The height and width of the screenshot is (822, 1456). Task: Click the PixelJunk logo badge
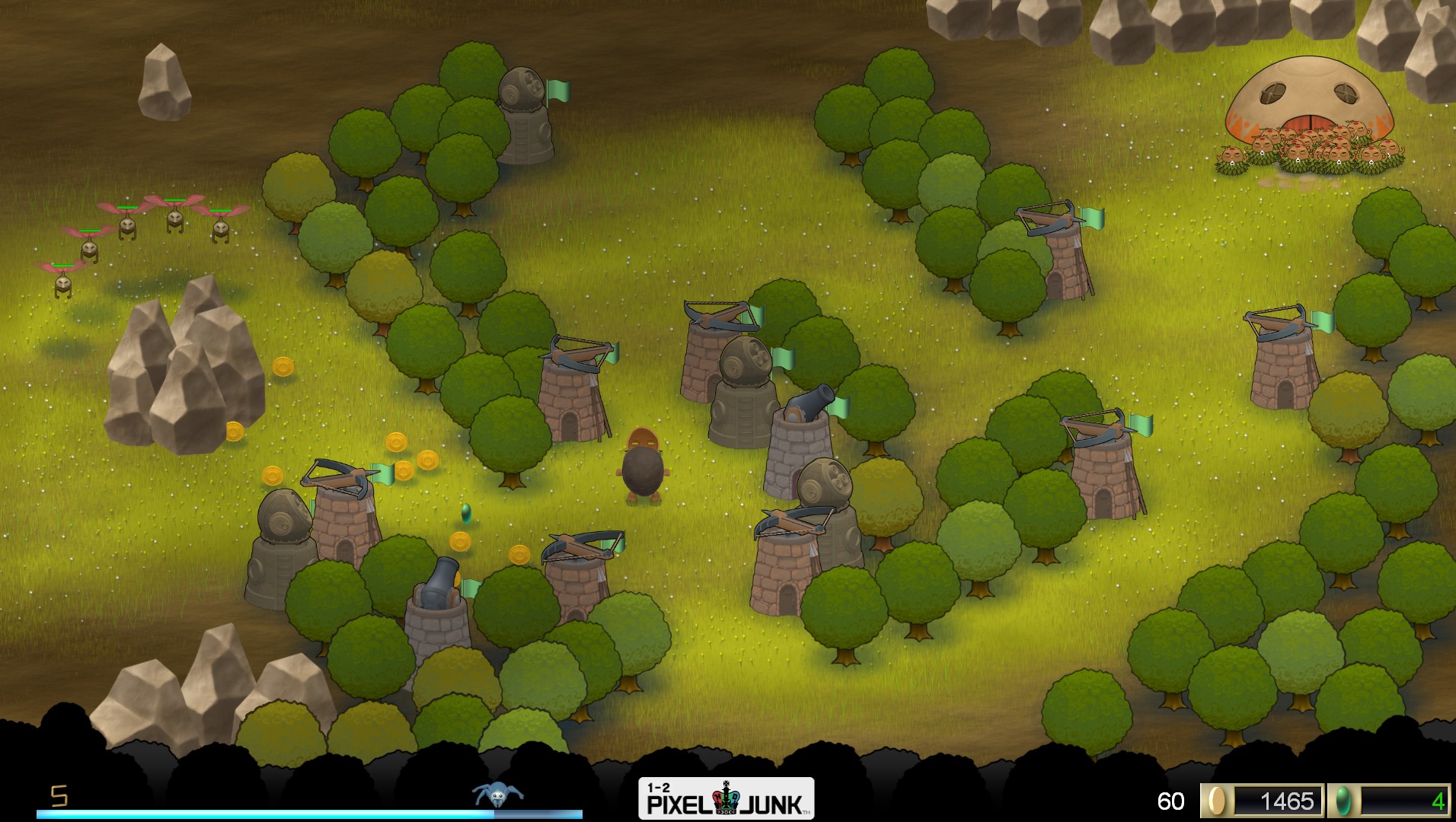tap(726, 798)
